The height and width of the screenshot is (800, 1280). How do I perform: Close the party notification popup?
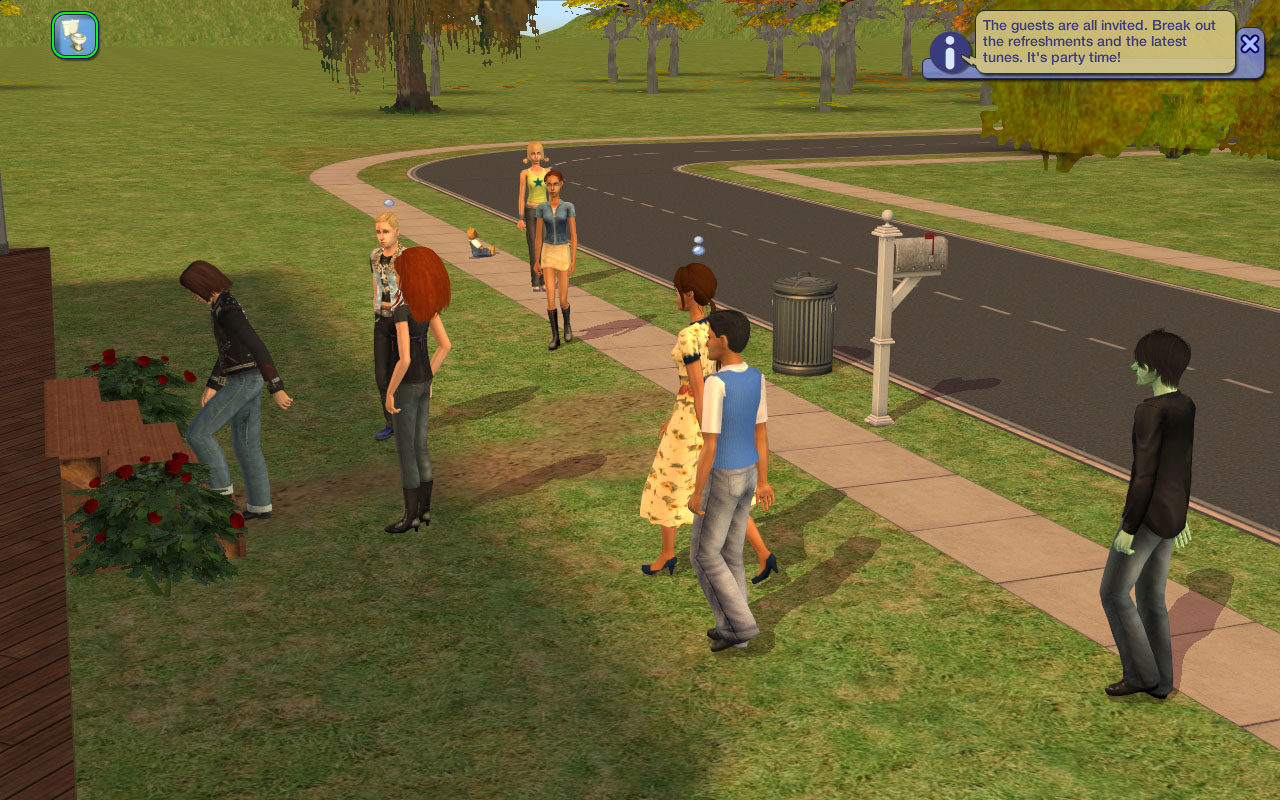click(x=1250, y=43)
